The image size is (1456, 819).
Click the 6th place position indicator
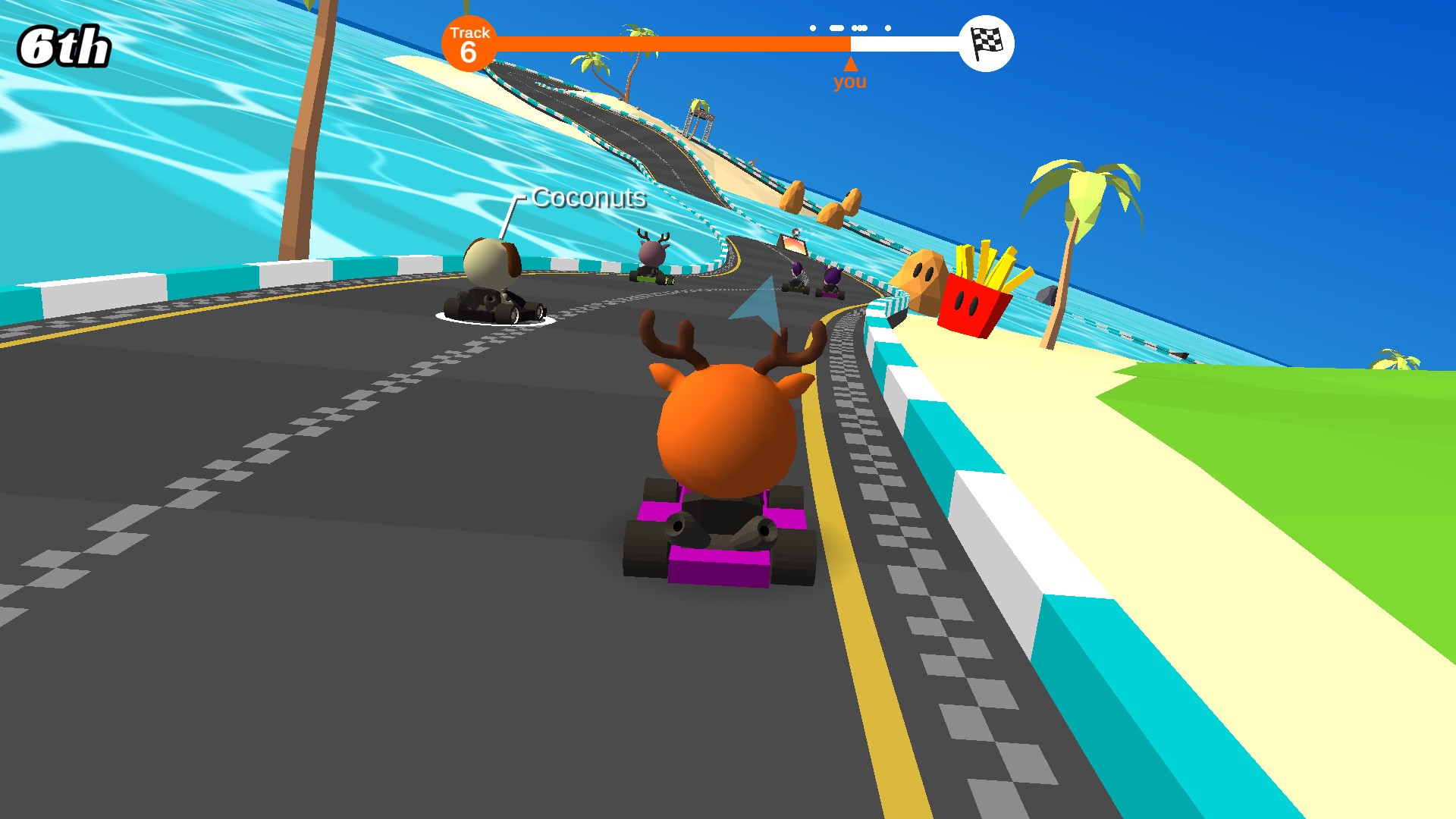coord(64,45)
